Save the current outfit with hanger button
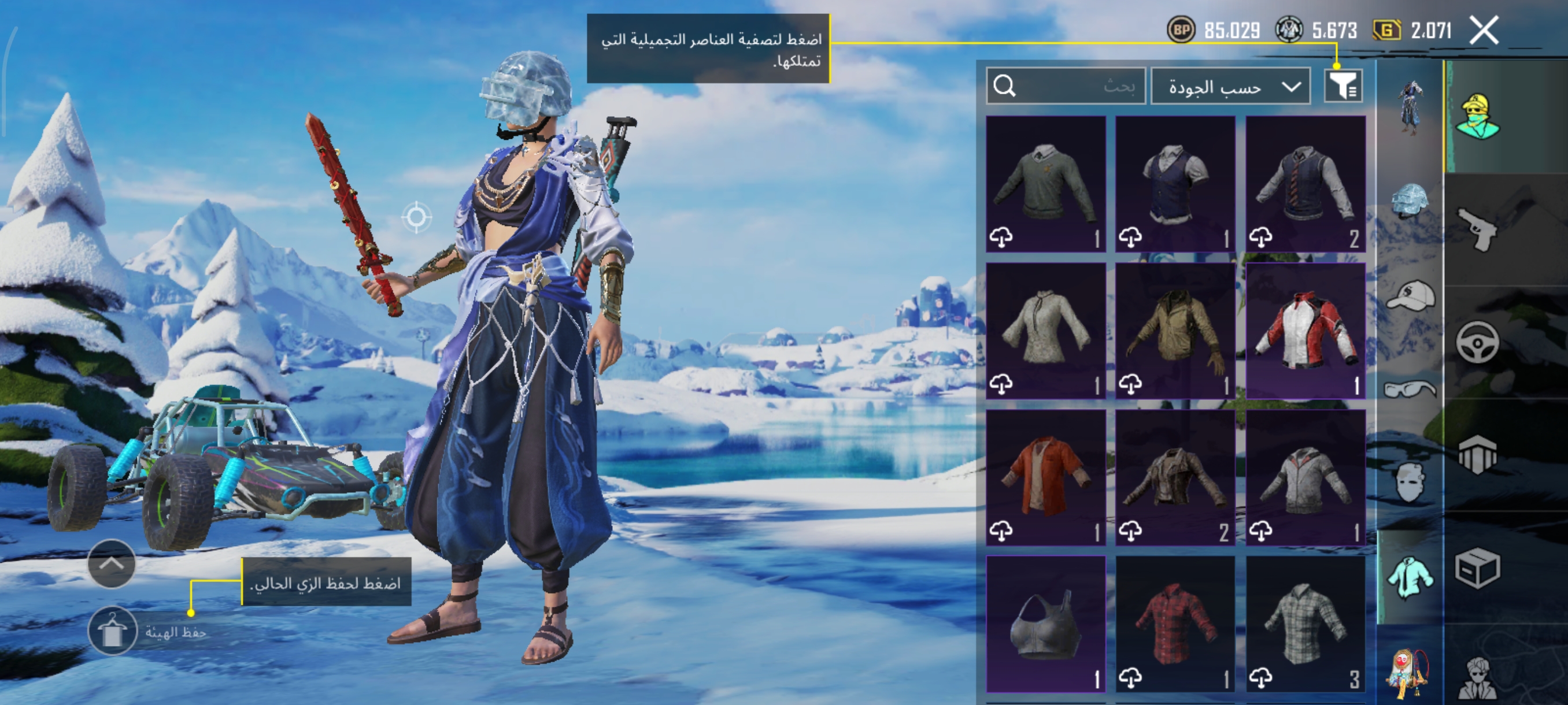This screenshot has width=1568, height=705. (112, 631)
